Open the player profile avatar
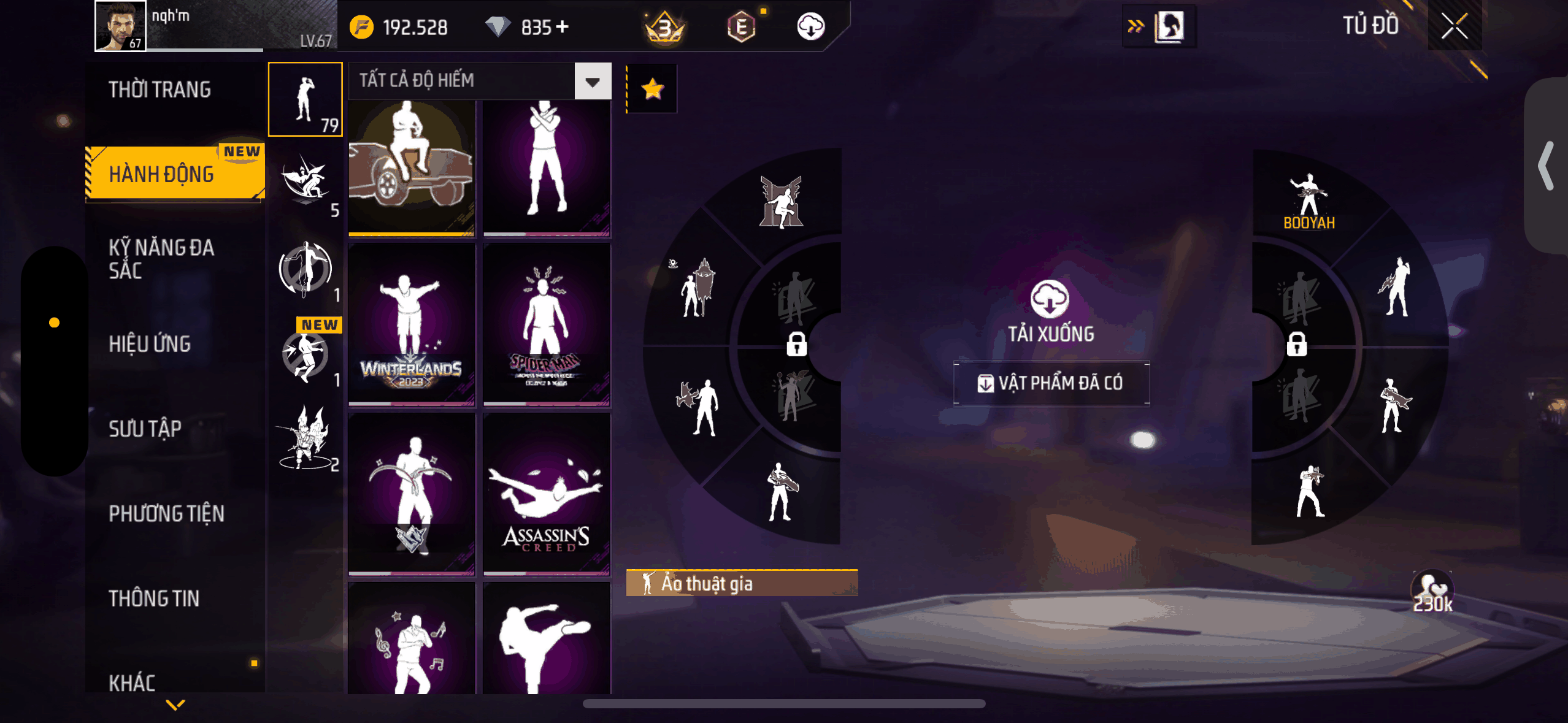The width and height of the screenshot is (1568, 723). click(120, 26)
